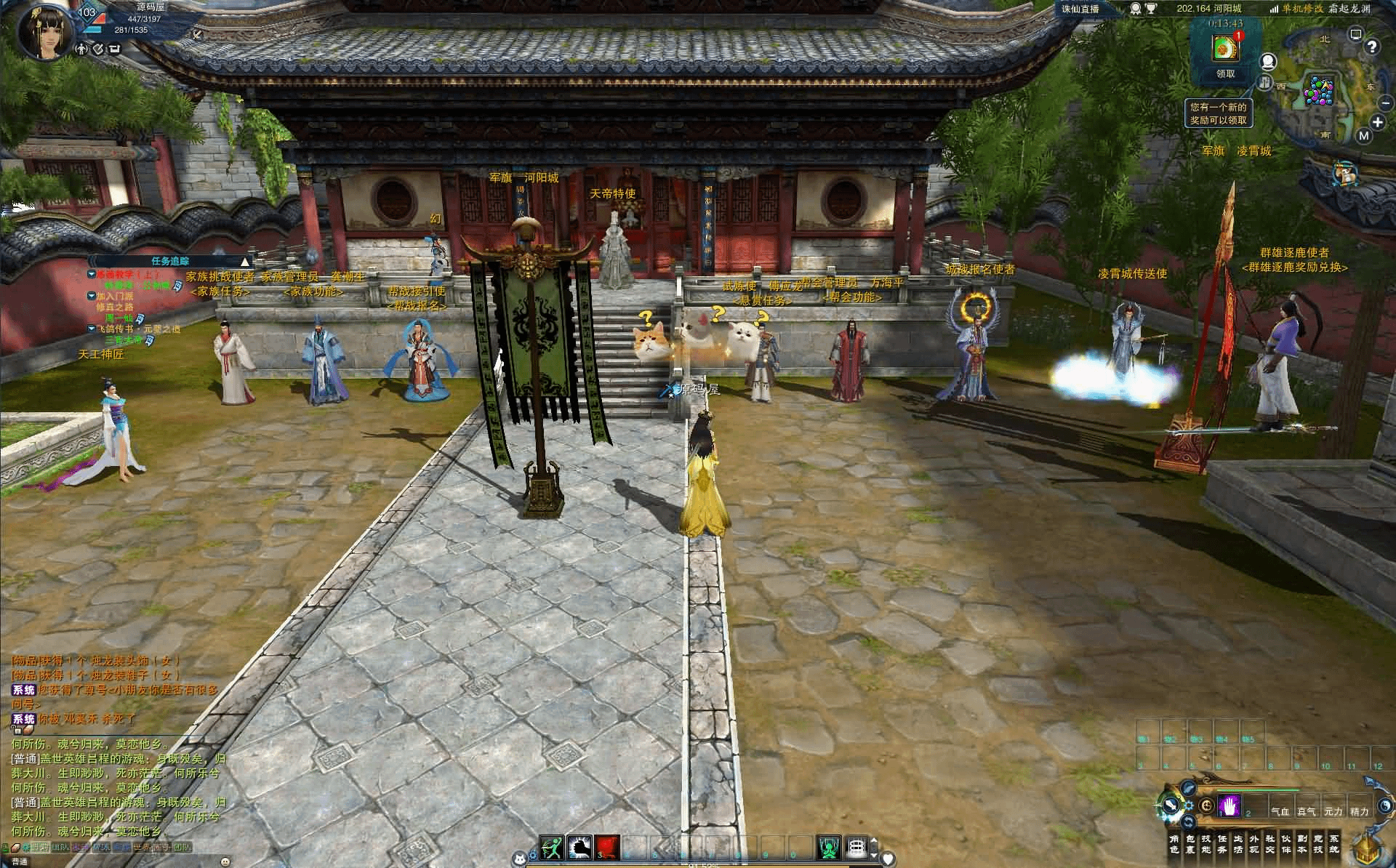The height and width of the screenshot is (868, 1396).
Task: Trigger the red skill icon on the hotbar
Action: tap(606, 848)
